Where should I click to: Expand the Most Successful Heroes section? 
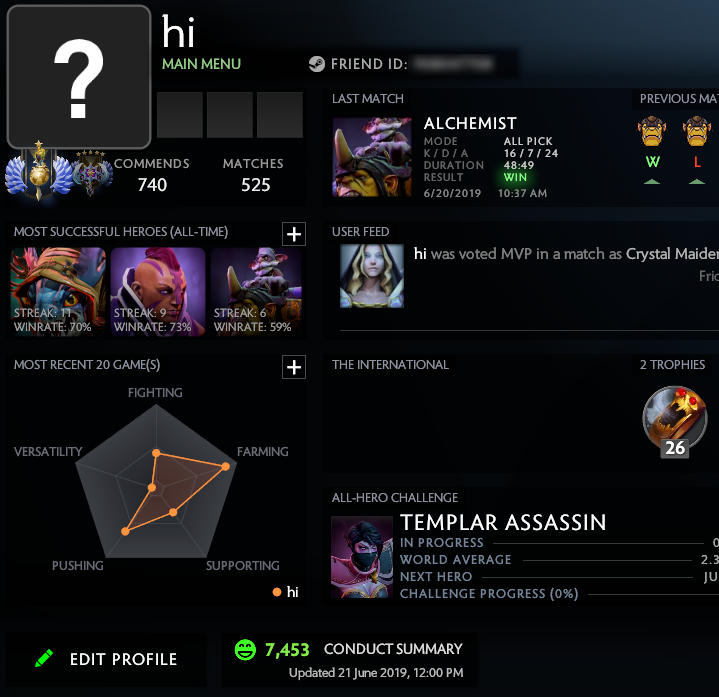(x=294, y=234)
